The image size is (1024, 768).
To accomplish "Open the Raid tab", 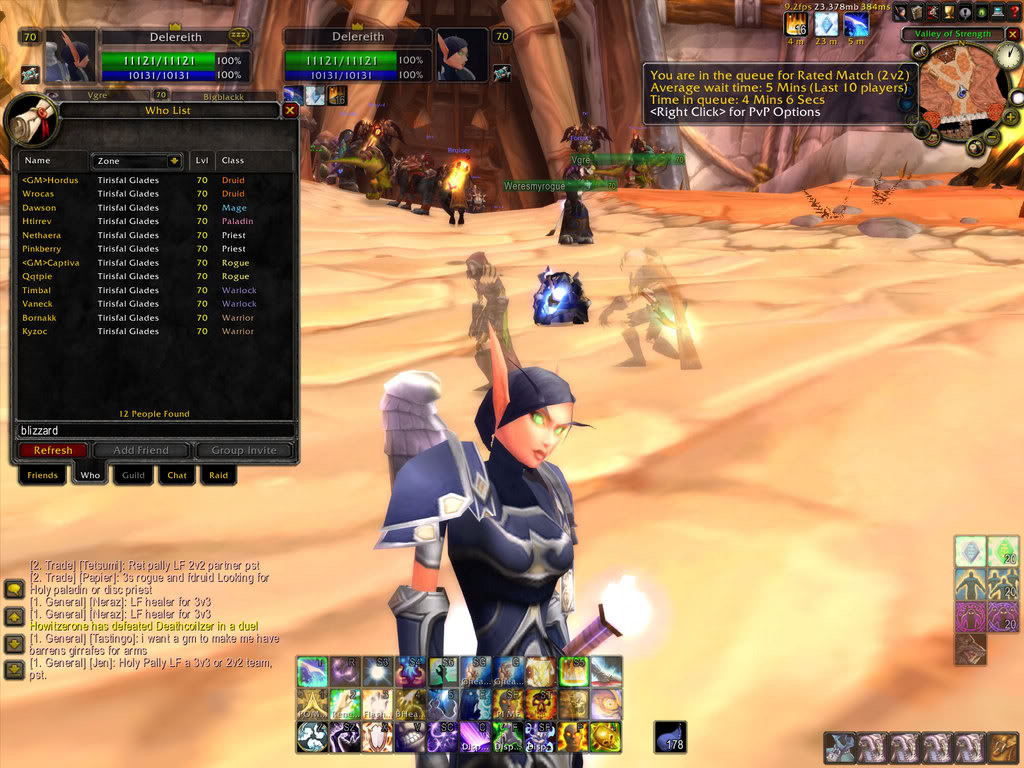I will coord(217,475).
